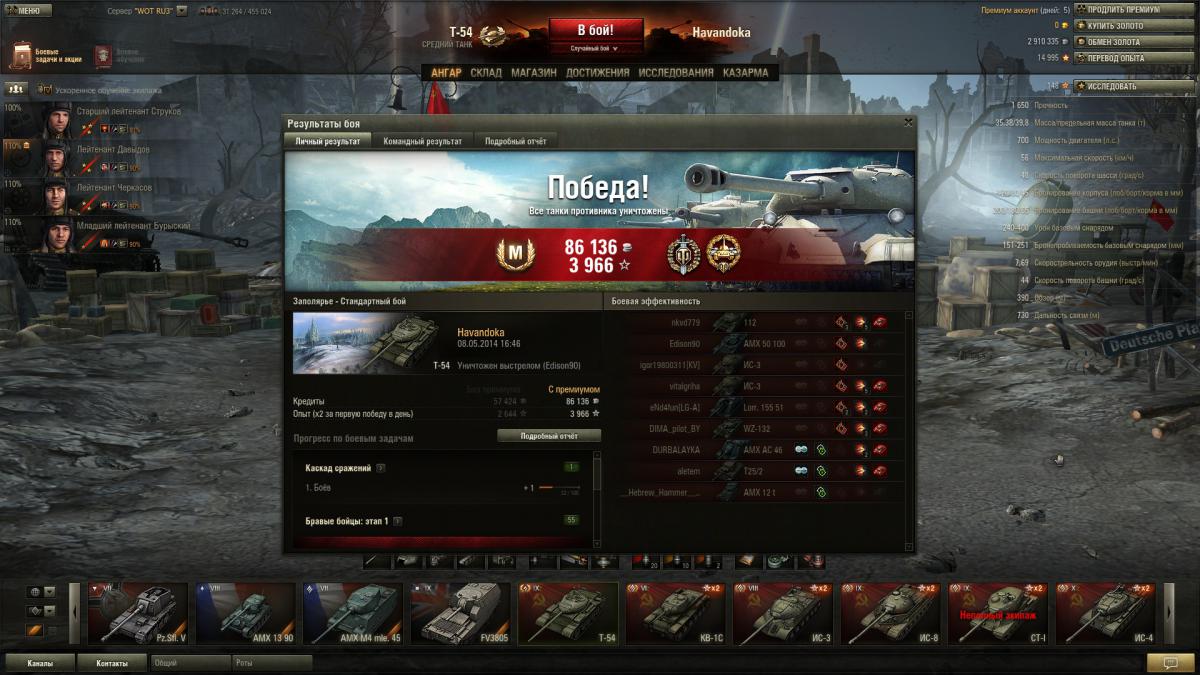Close the battle results window
Viewport: 1200px width, 675px height.
click(908, 122)
